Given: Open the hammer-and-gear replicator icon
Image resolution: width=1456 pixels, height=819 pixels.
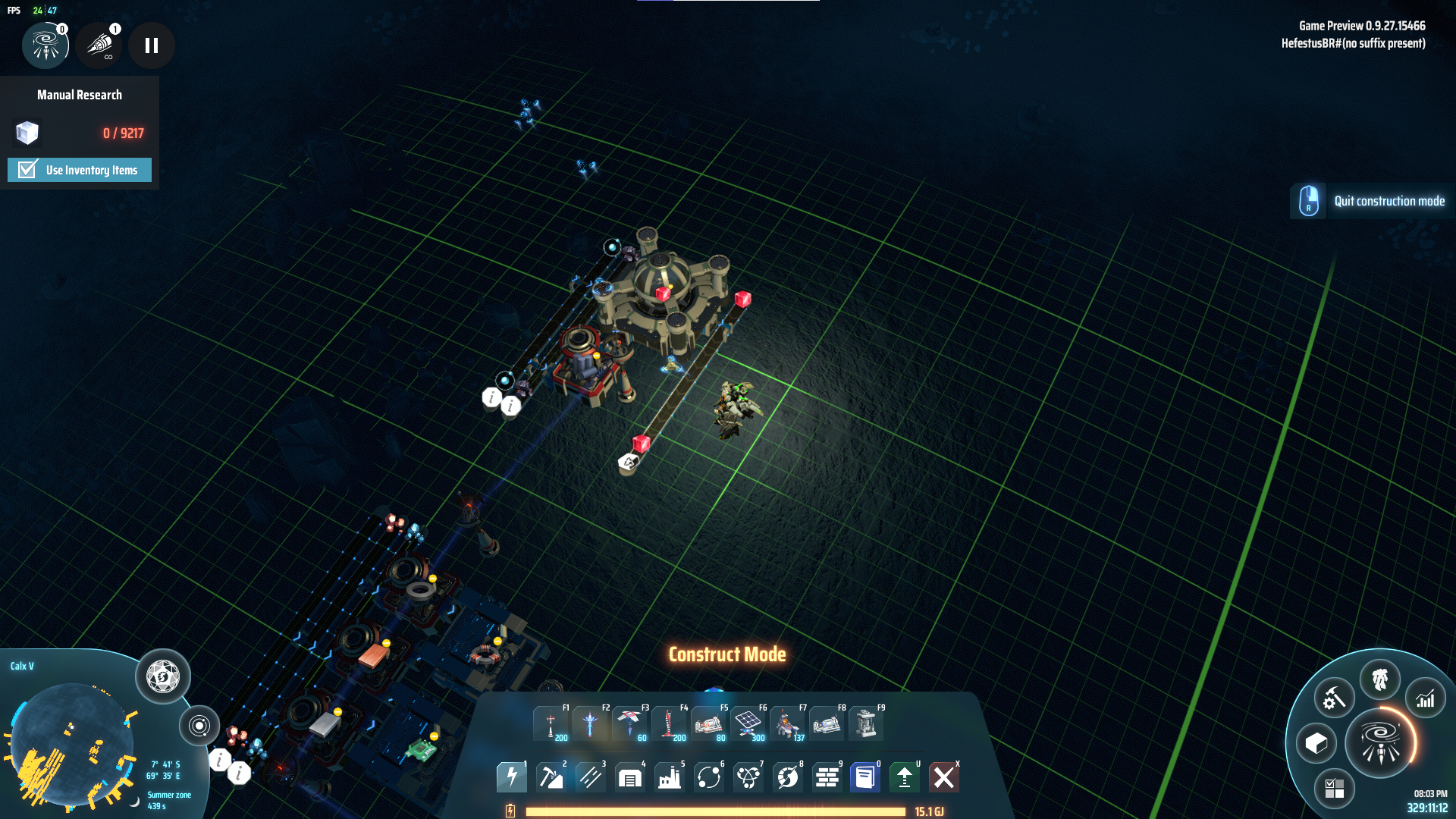Looking at the screenshot, I should click(x=1334, y=698).
